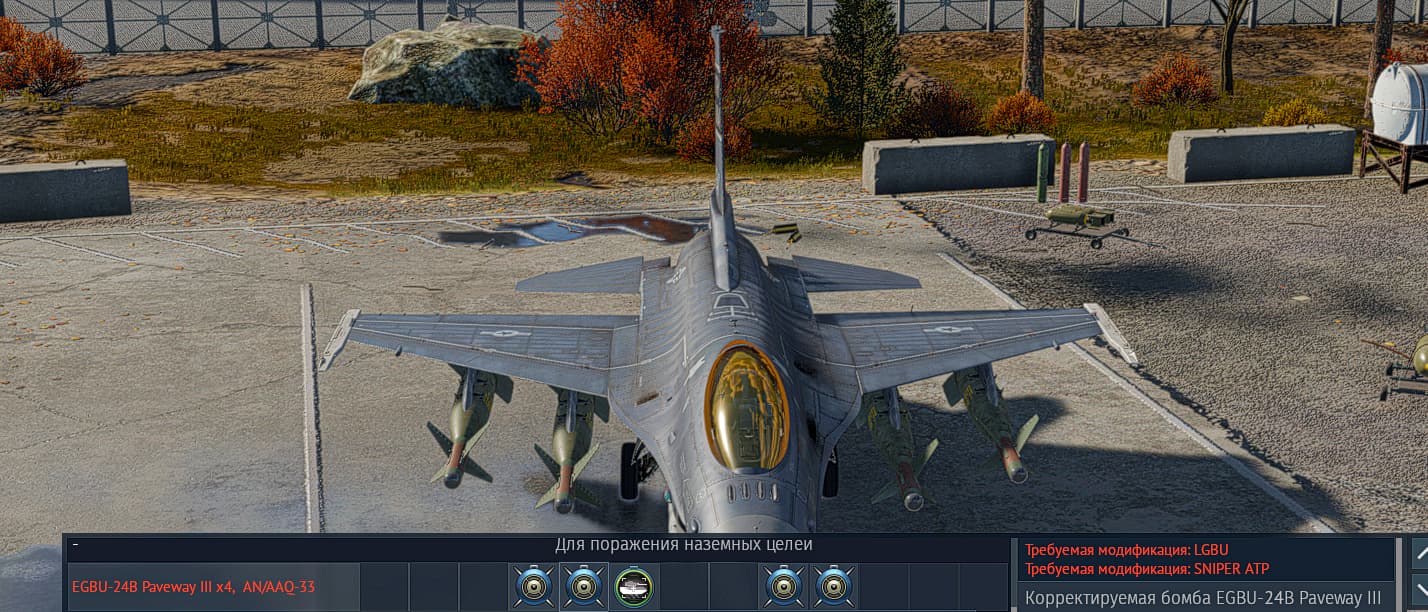Viewport: 1428px width, 612px height.
Task: Click the down arrow beside the weapon description
Action: [x=1419, y=589]
